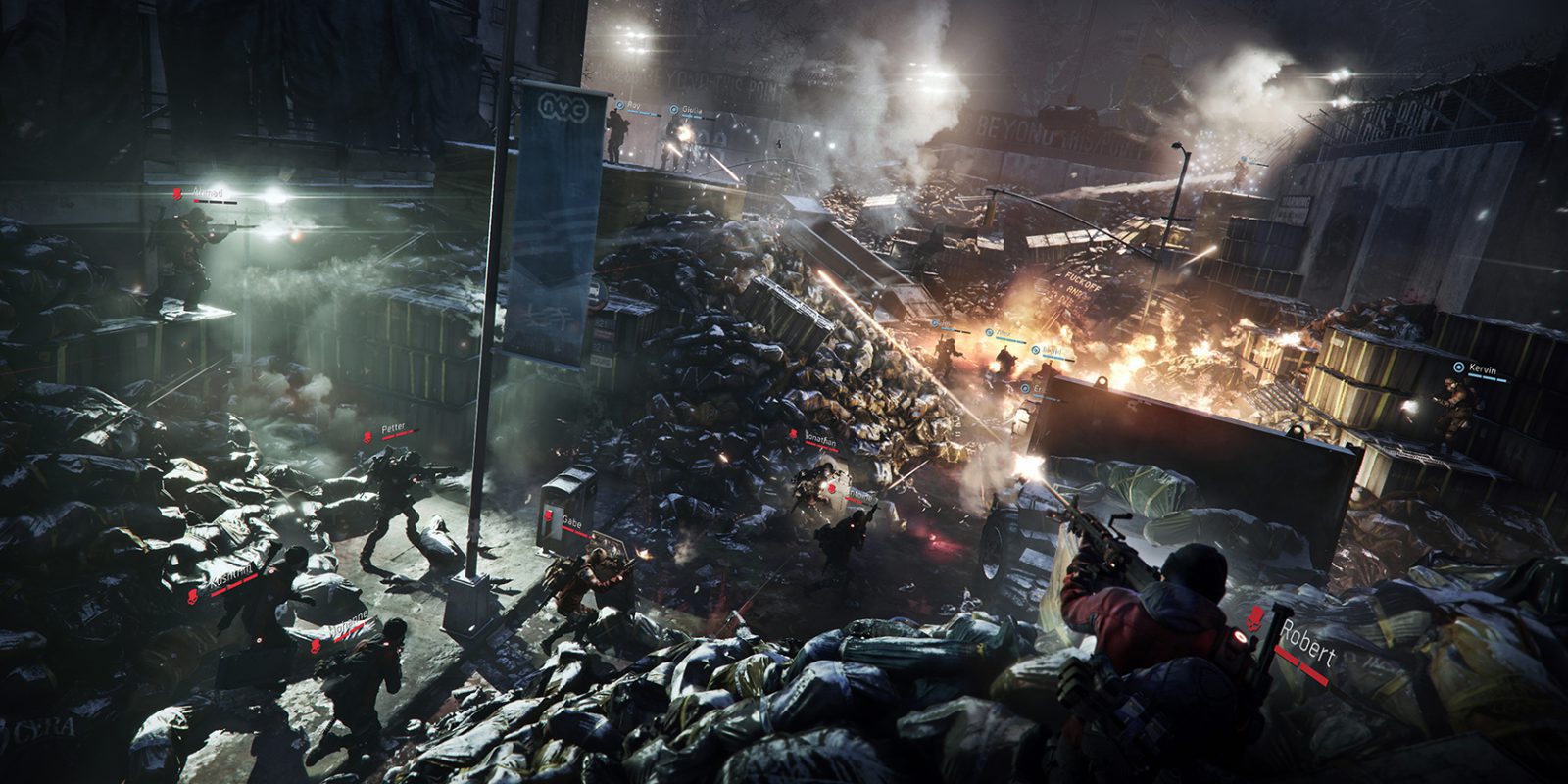Image resolution: width=1568 pixels, height=784 pixels.
Task: Click the Gabe player name text
Action: pos(571,523)
